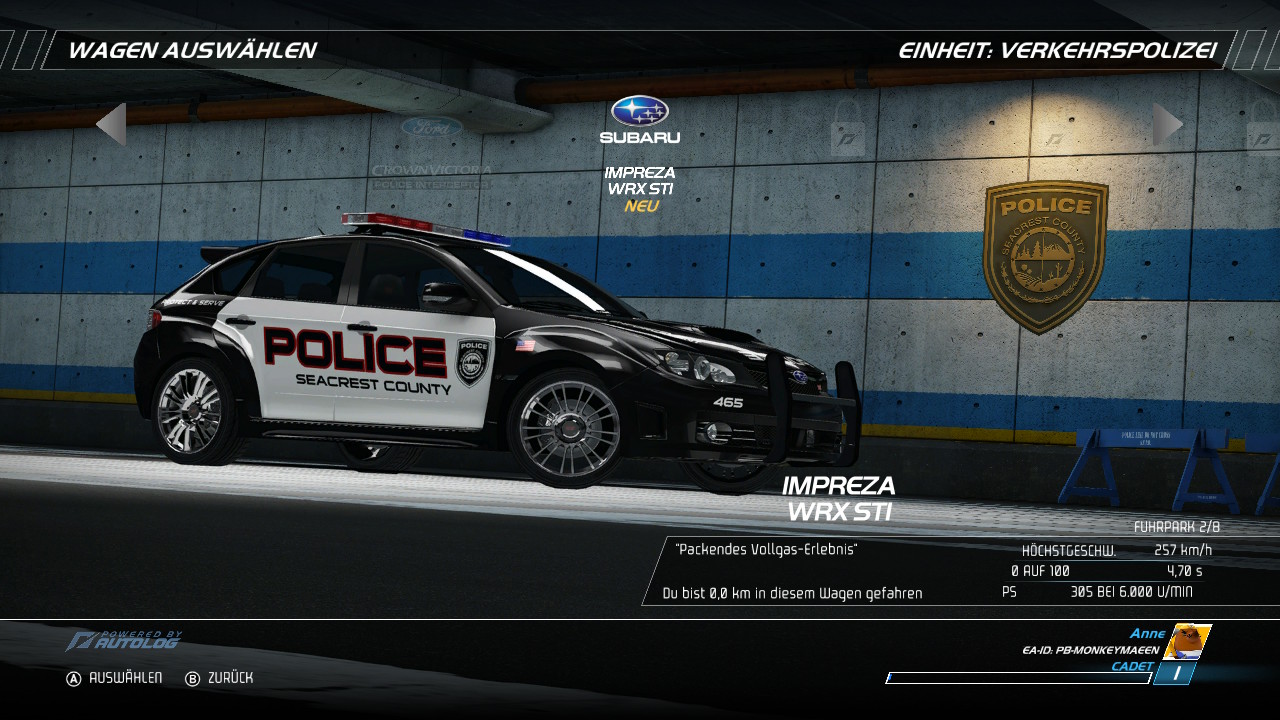This screenshot has height=720, width=1280.
Task: Show the next car with right arrow
Action: click(1167, 125)
